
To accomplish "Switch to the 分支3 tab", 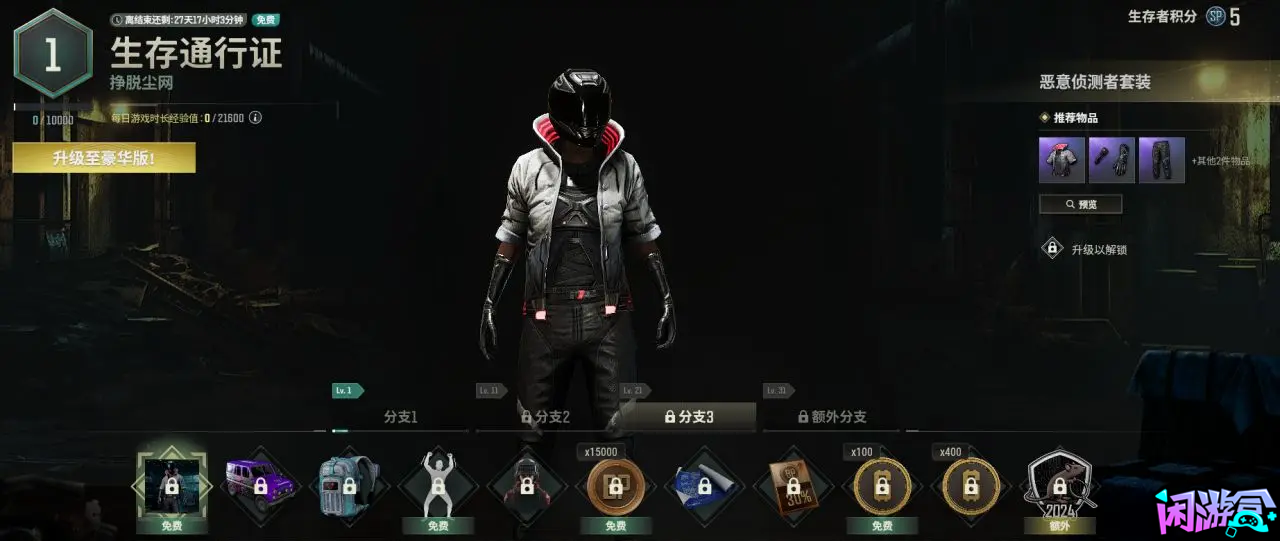I will 689,417.
